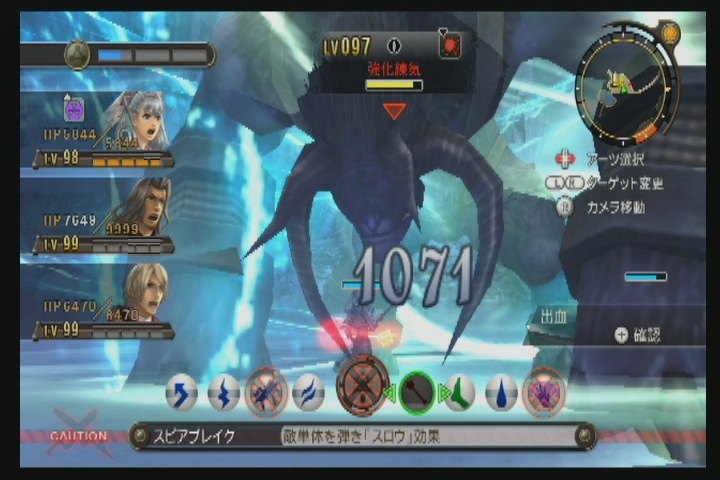The image size is (720, 480).
Task: Click the crossed-out purple art icon
Action: click(x=544, y=392)
